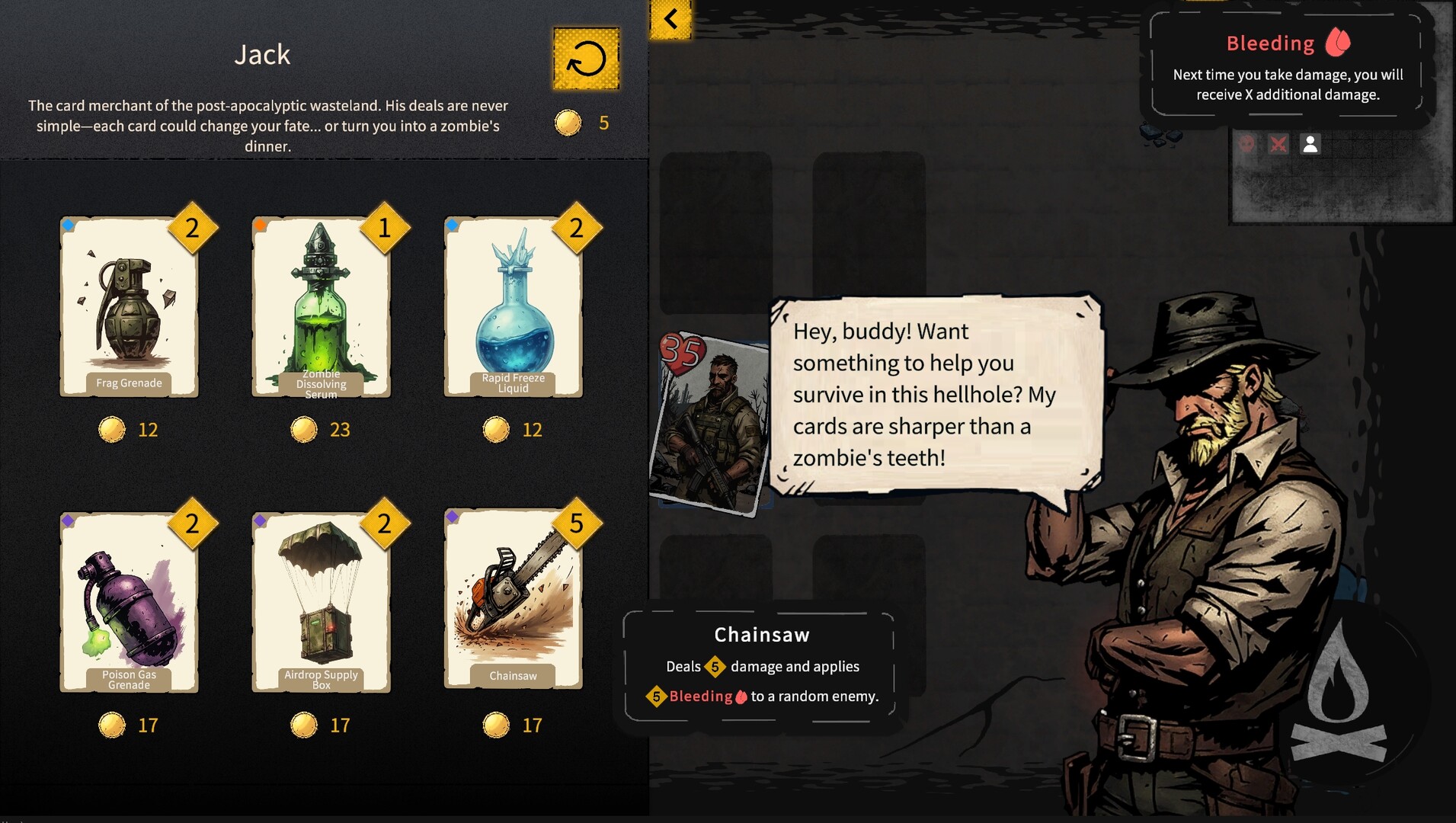Click the gold coin icon showing your balance of 5
This screenshot has height=823, width=1456.
567,122
